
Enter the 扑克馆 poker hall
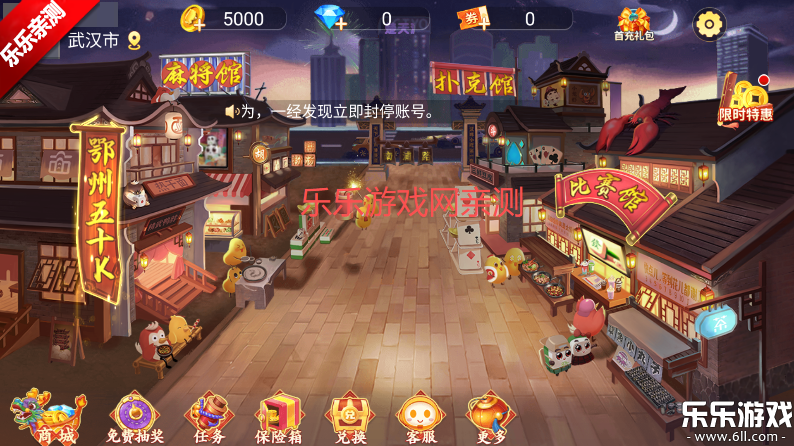click(472, 78)
